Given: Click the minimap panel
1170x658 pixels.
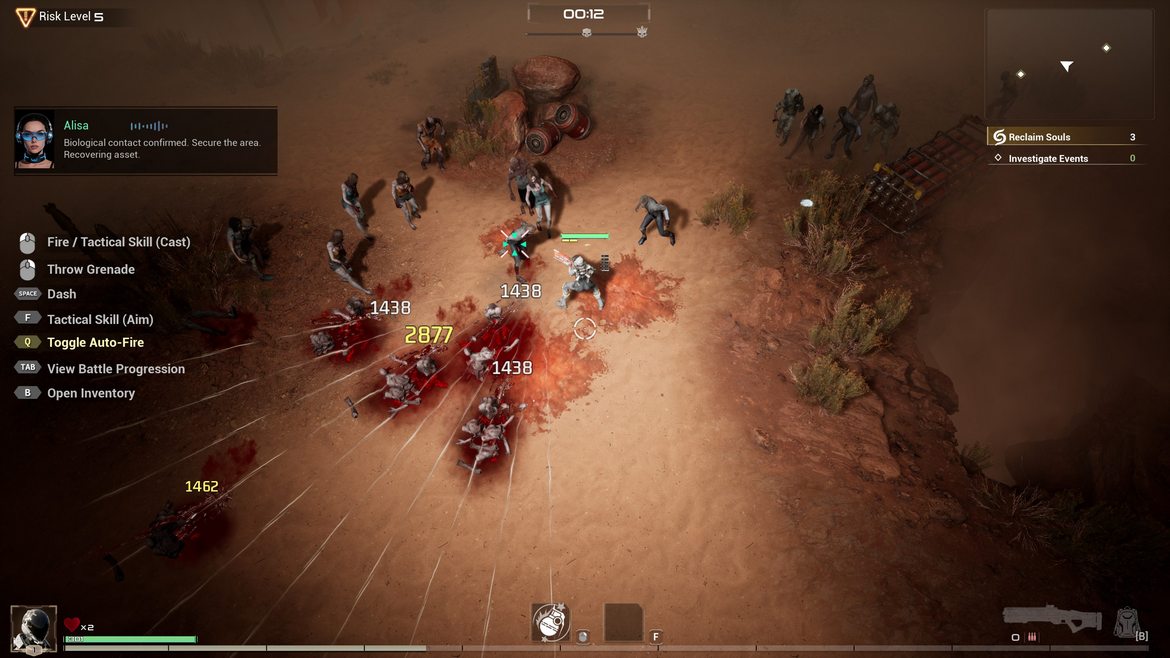Looking at the screenshot, I should (1068, 65).
